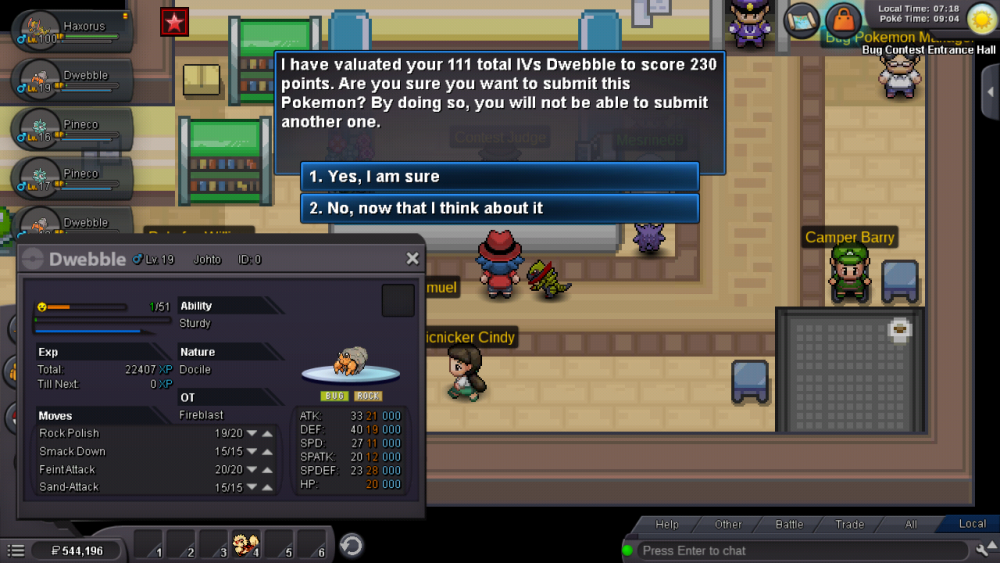
Task: Open the main menu list icon
Action: [x=16, y=550]
